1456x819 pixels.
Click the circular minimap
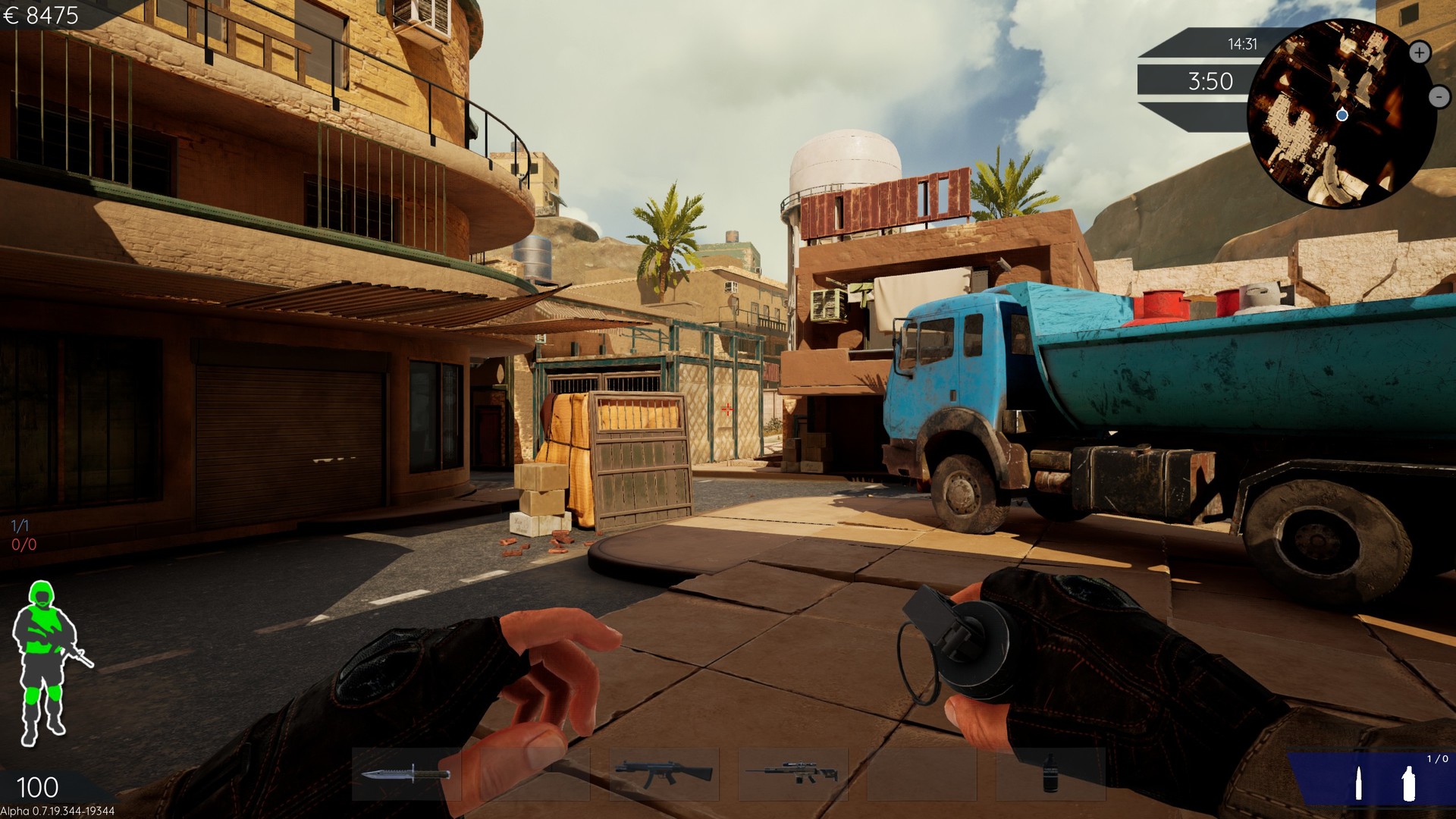pyautogui.click(x=1341, y=114)
